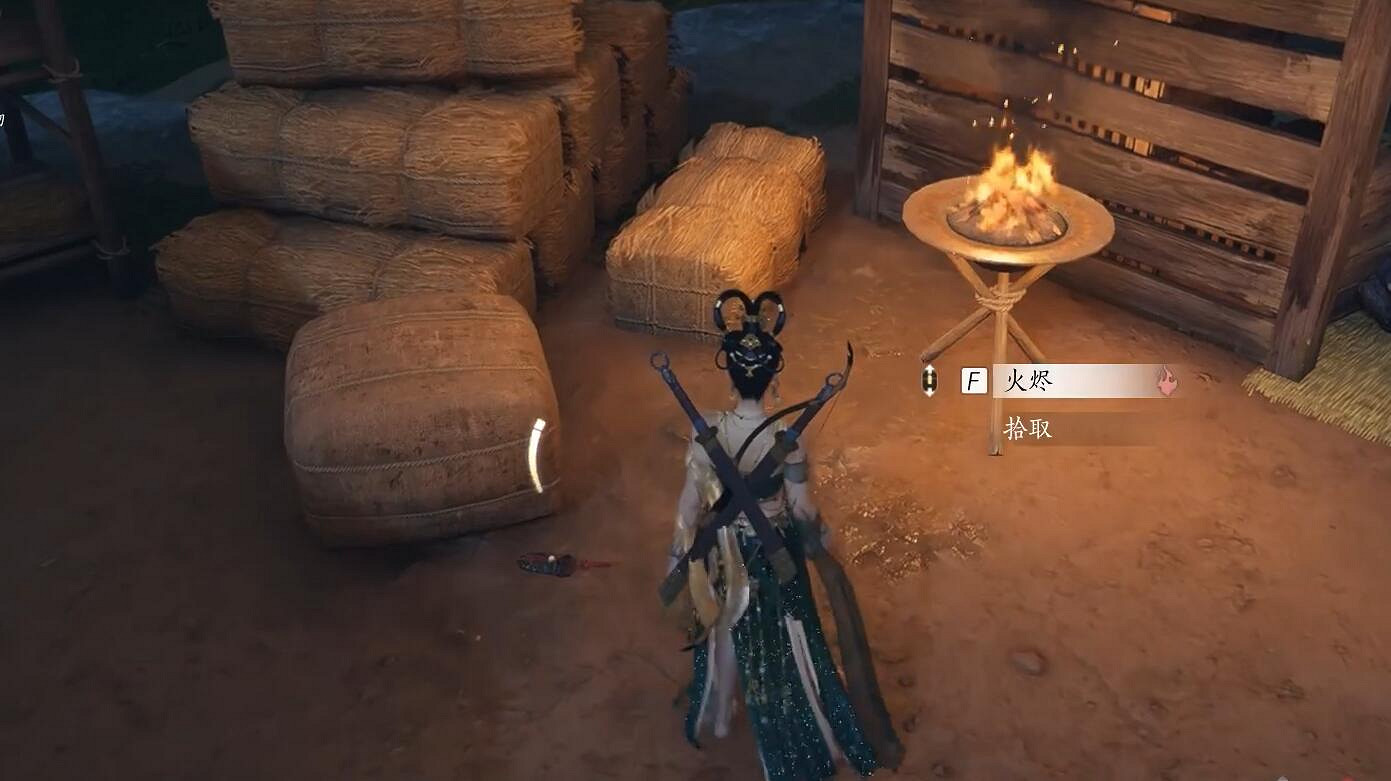
Task: Select 拾取 from the interaction menu
Action: (x=1029, y=425)
